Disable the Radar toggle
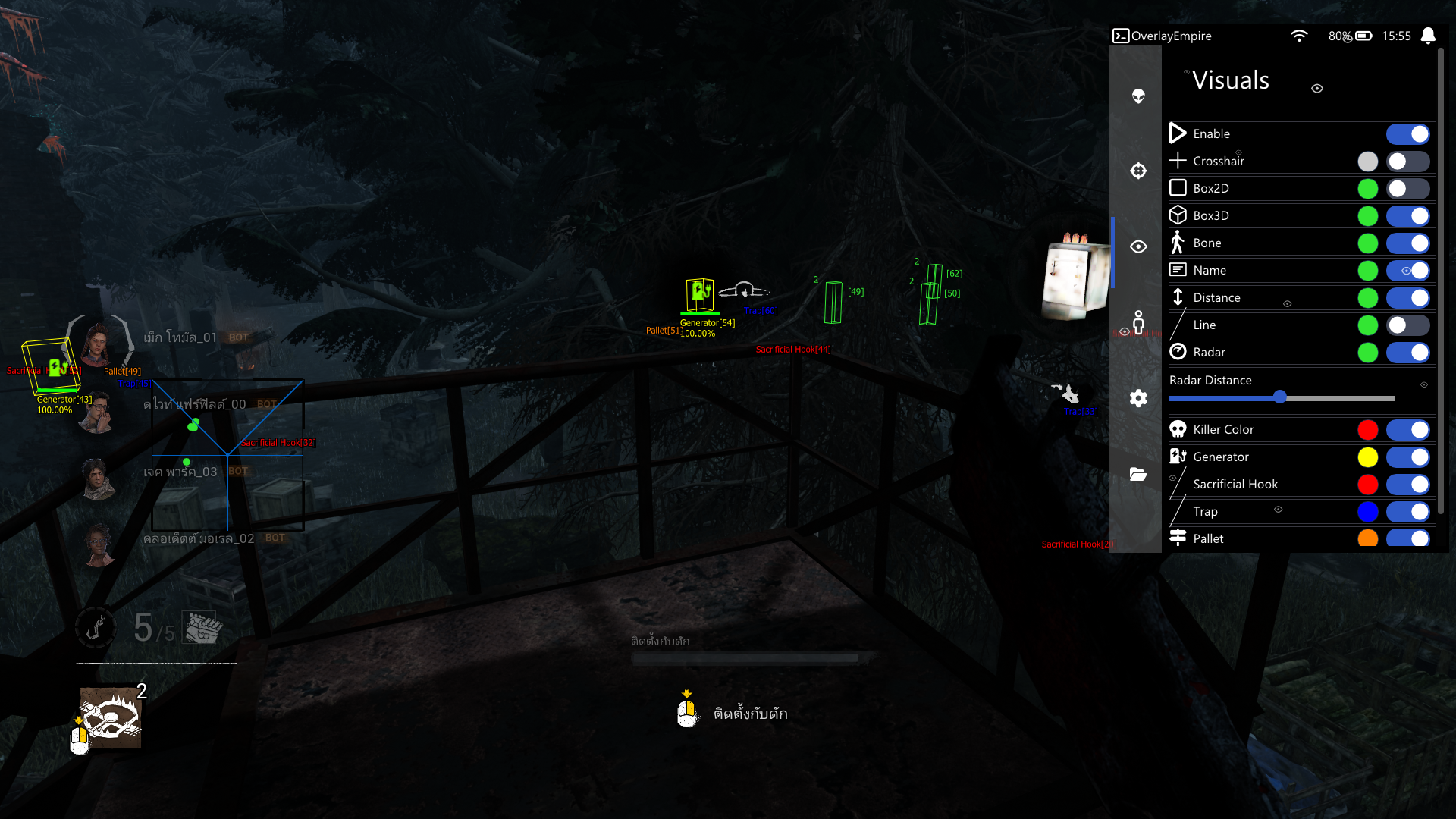Screen dimensions: 1456x819 (1407, 353)
